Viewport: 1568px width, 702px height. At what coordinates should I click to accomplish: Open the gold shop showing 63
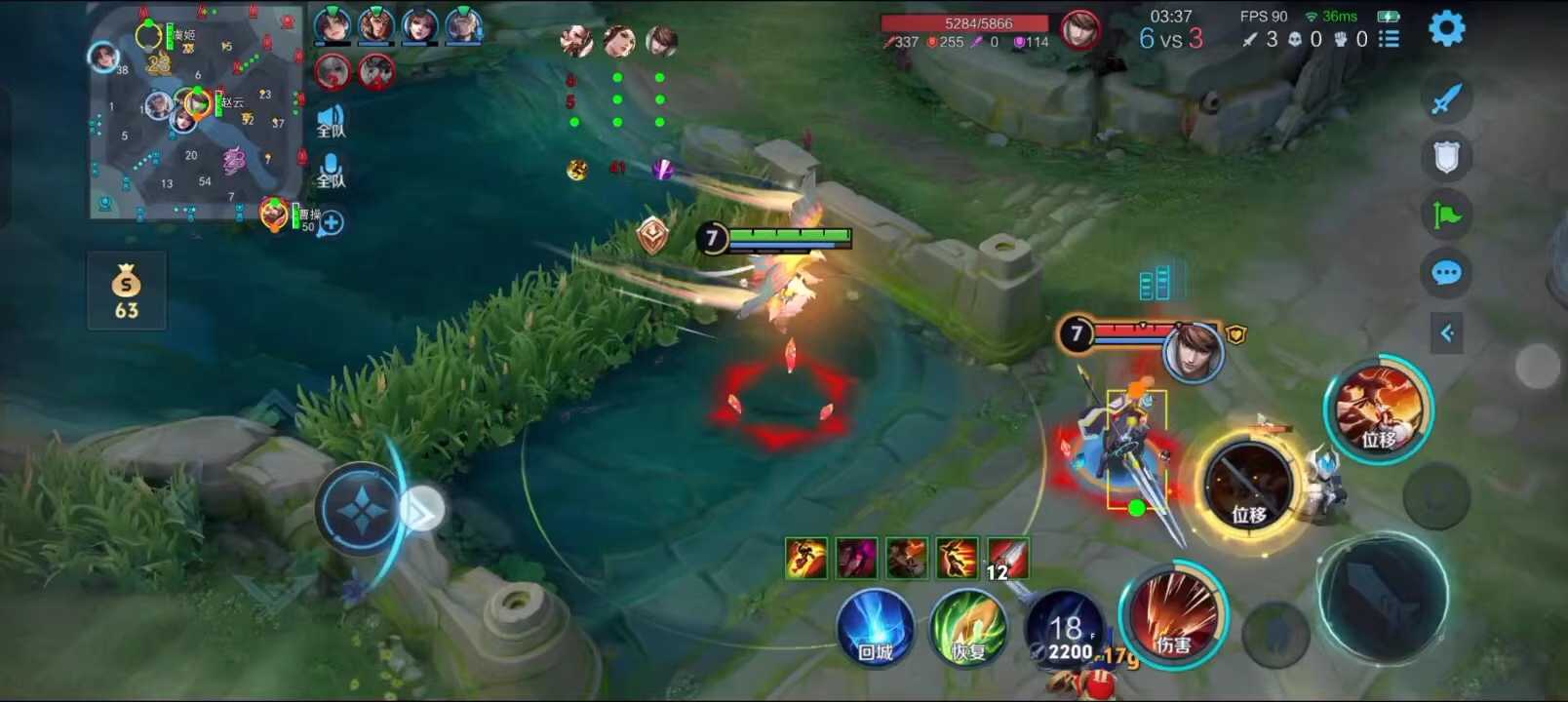127,292
